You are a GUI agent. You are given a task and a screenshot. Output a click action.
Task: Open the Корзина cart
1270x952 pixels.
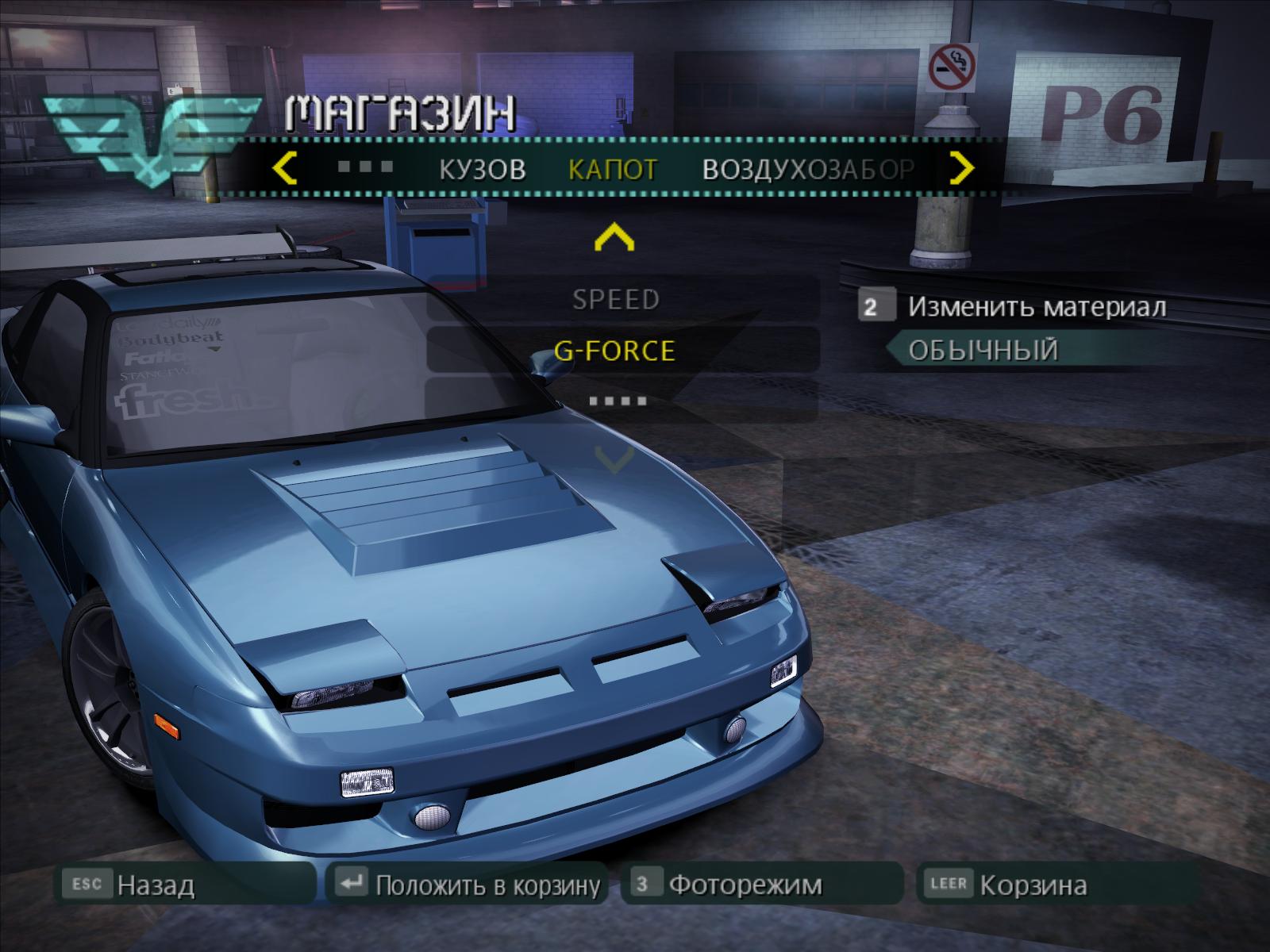pyautogui.click(x=1032, y=885)
